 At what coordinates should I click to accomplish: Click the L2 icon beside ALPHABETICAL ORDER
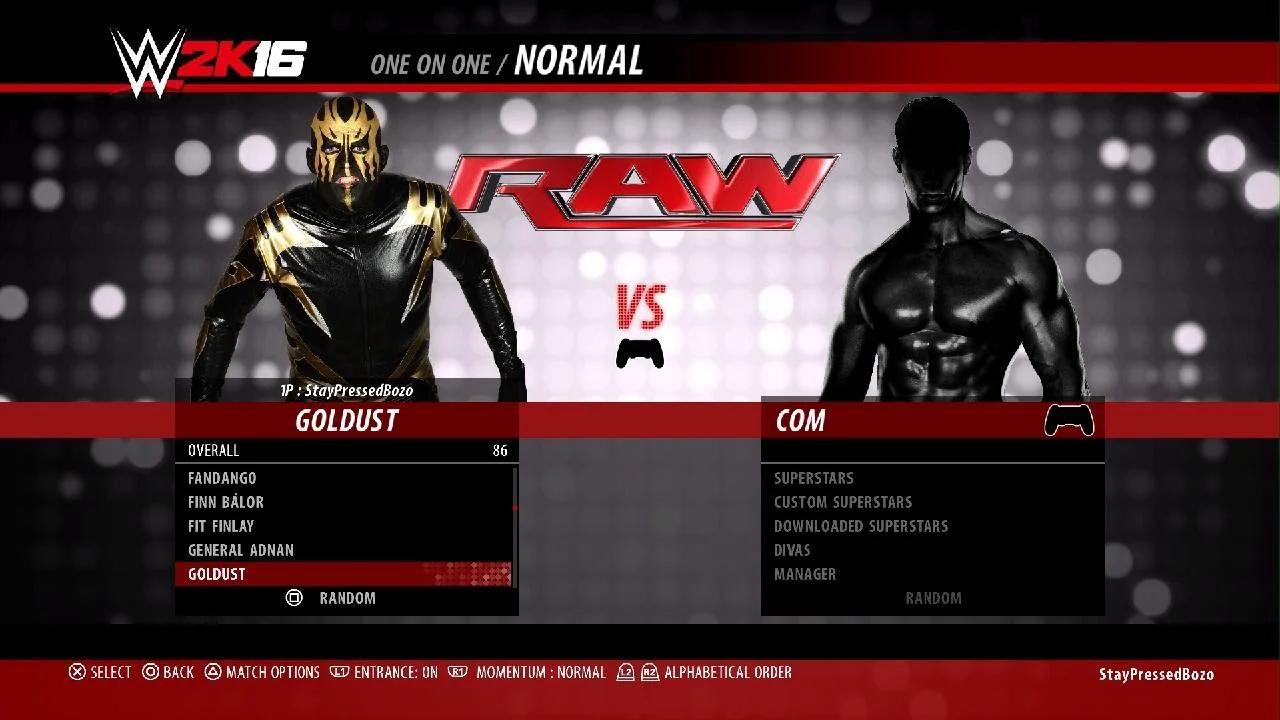625,672
